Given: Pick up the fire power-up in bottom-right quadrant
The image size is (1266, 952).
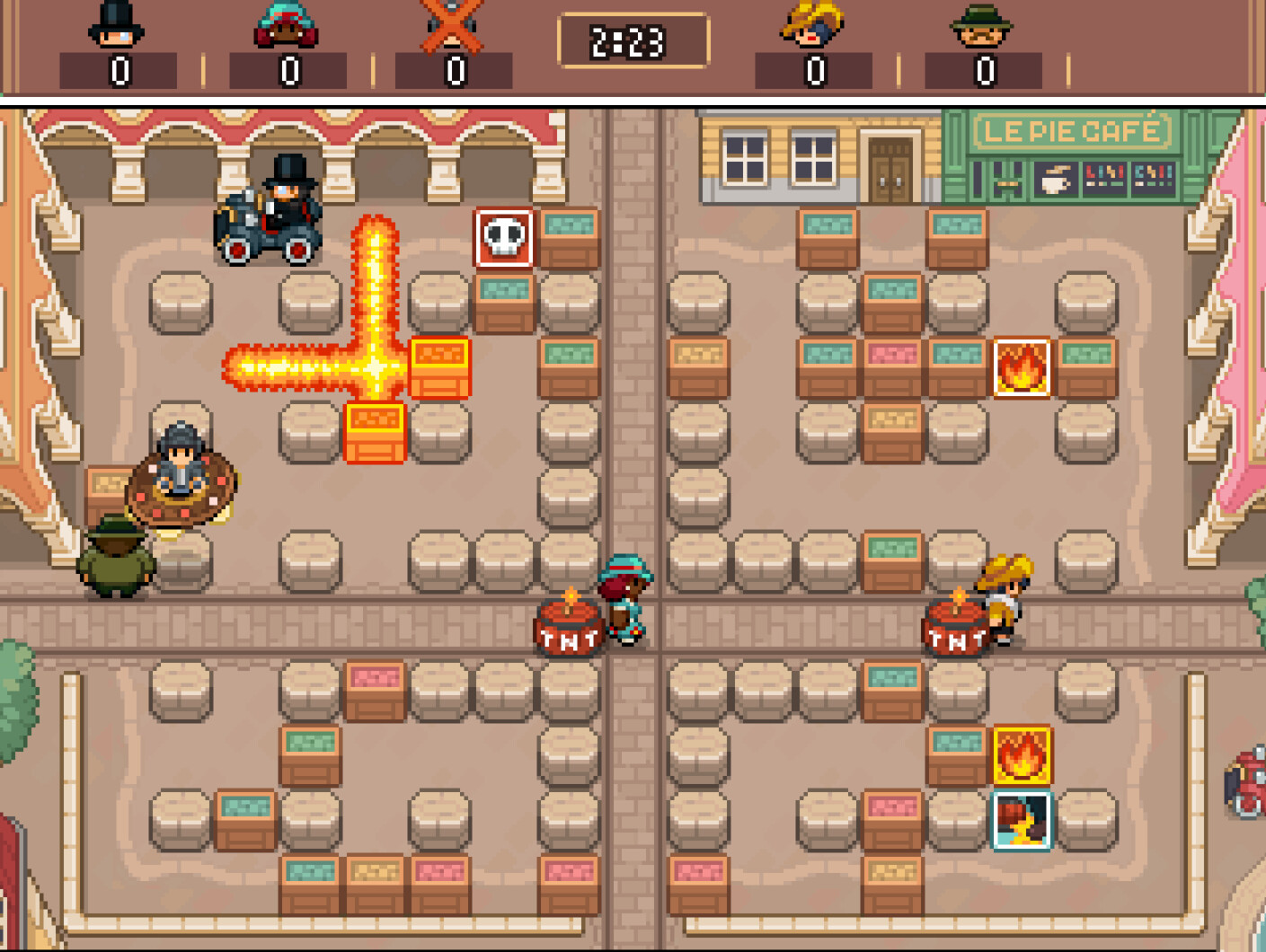Looking at the screenshot, I should [1022, 757].
